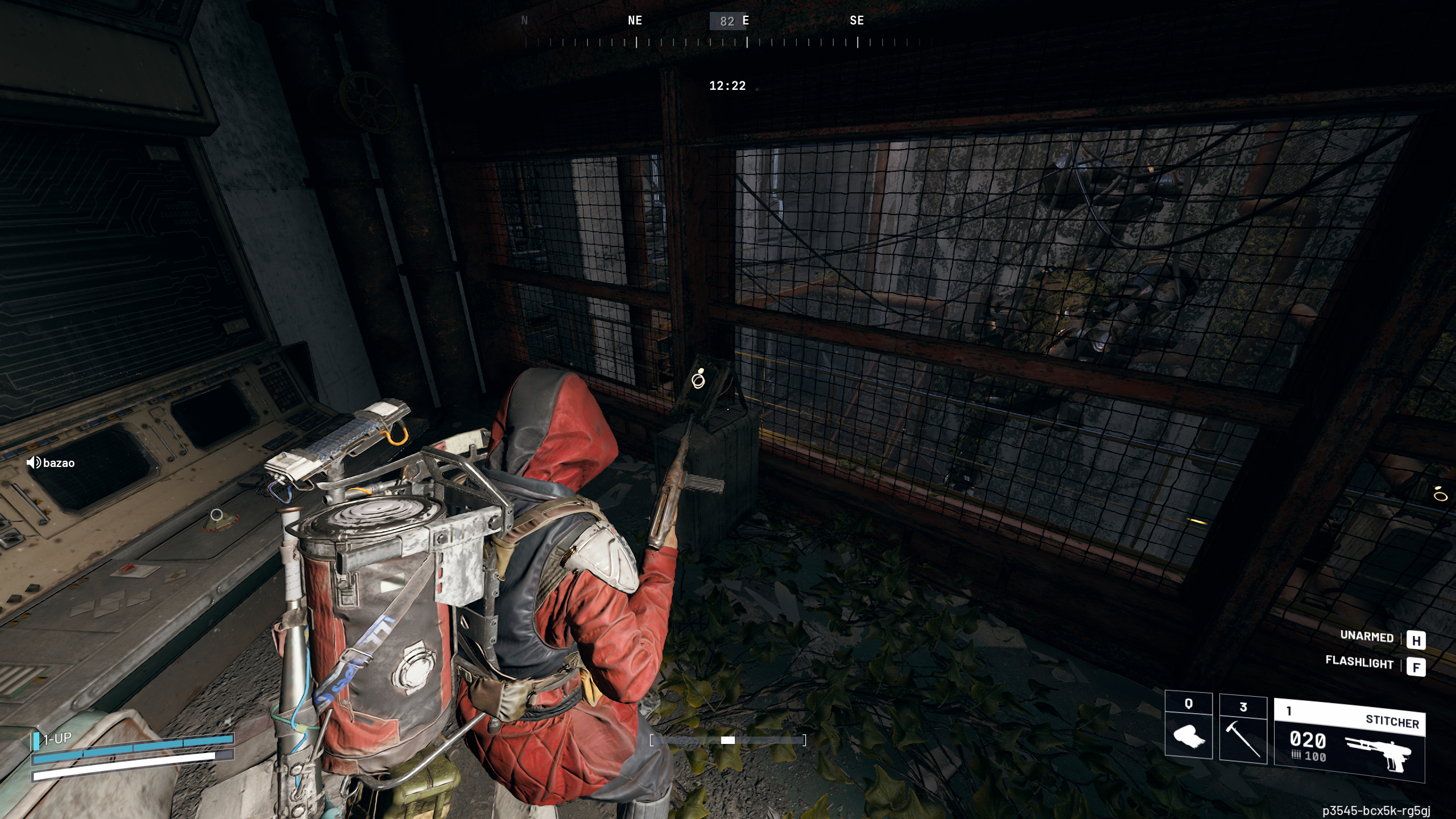The image size is (1456, 819).
Task: Select the NE marker on the compass
Action: 634,20
